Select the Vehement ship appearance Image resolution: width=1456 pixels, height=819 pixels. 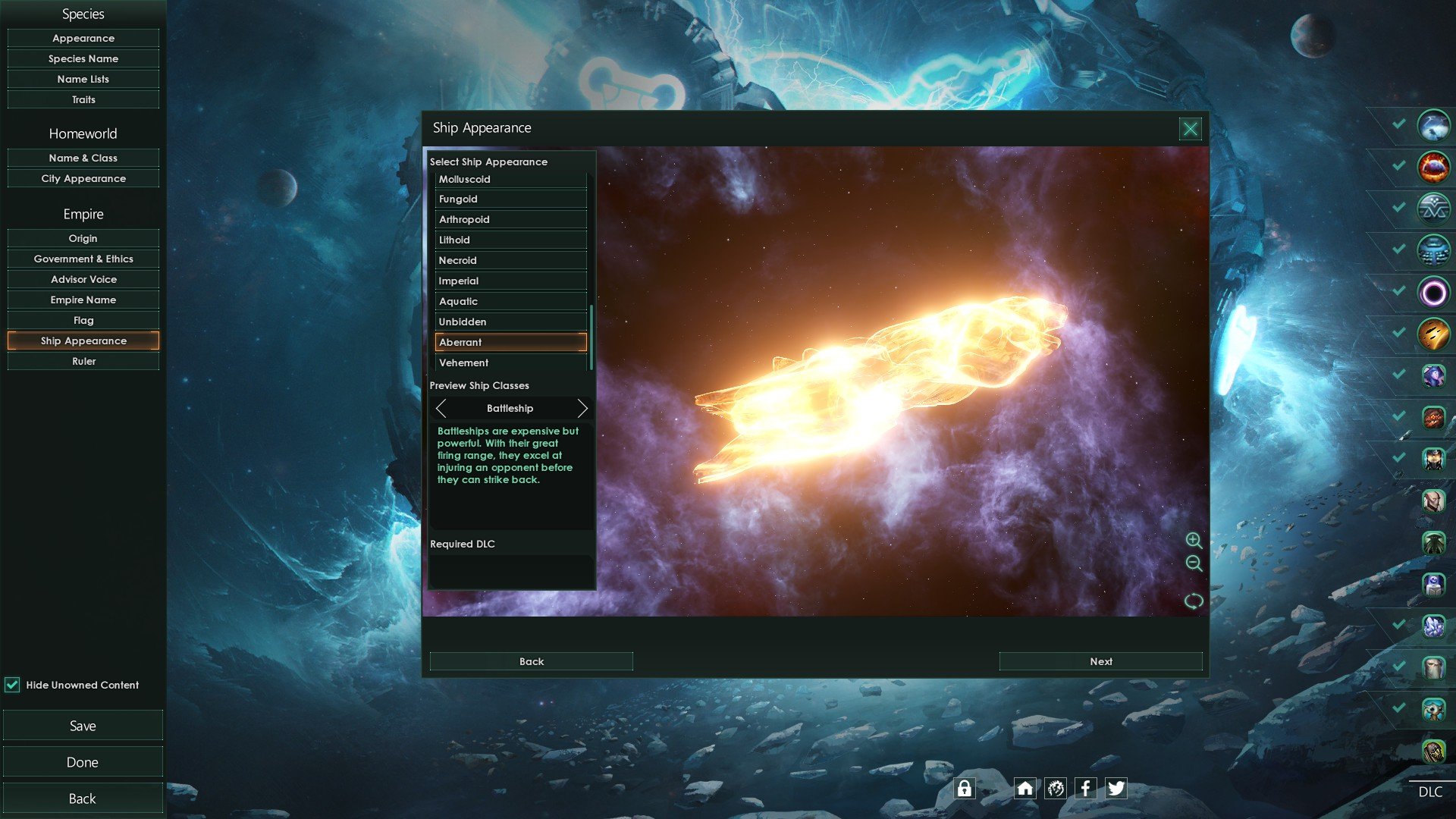(510, 362)
